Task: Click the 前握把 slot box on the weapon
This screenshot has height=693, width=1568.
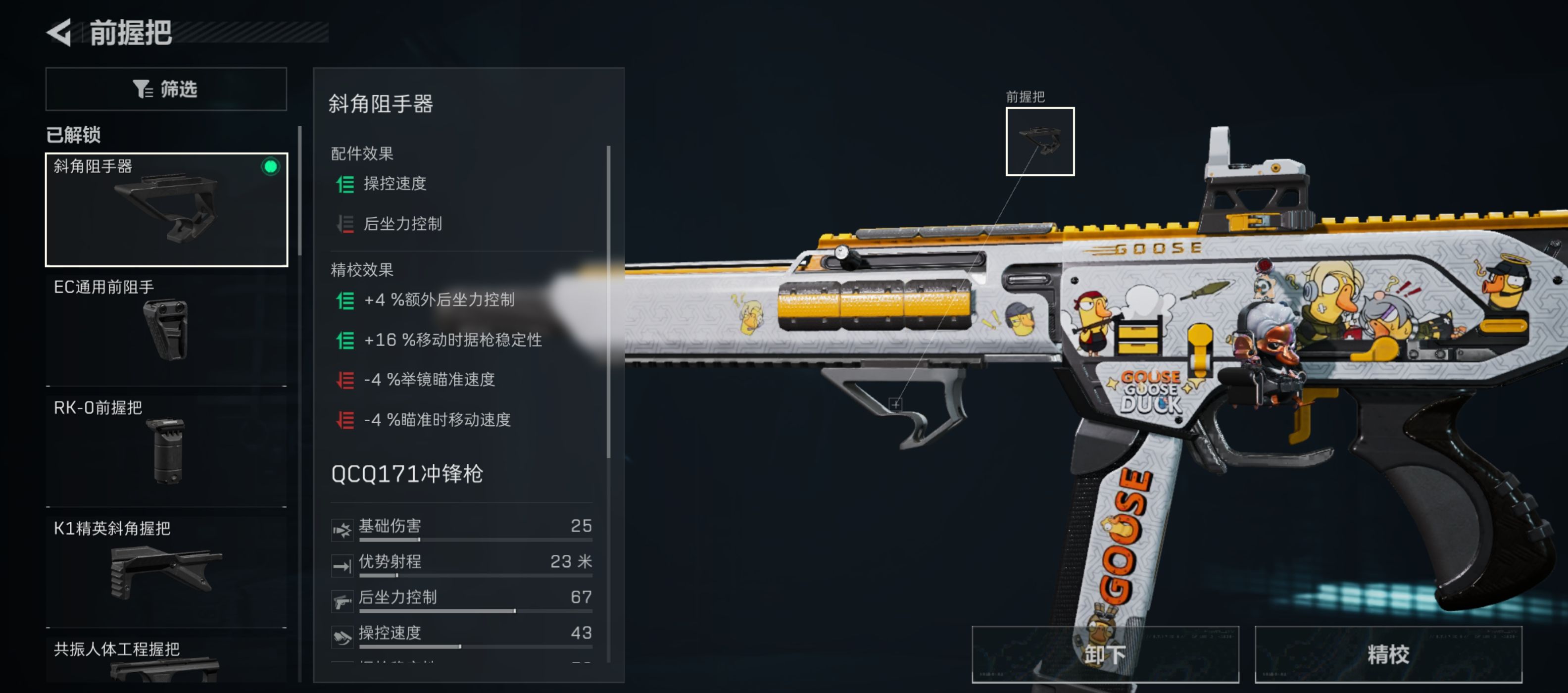Action: [x=1039, y=141]
